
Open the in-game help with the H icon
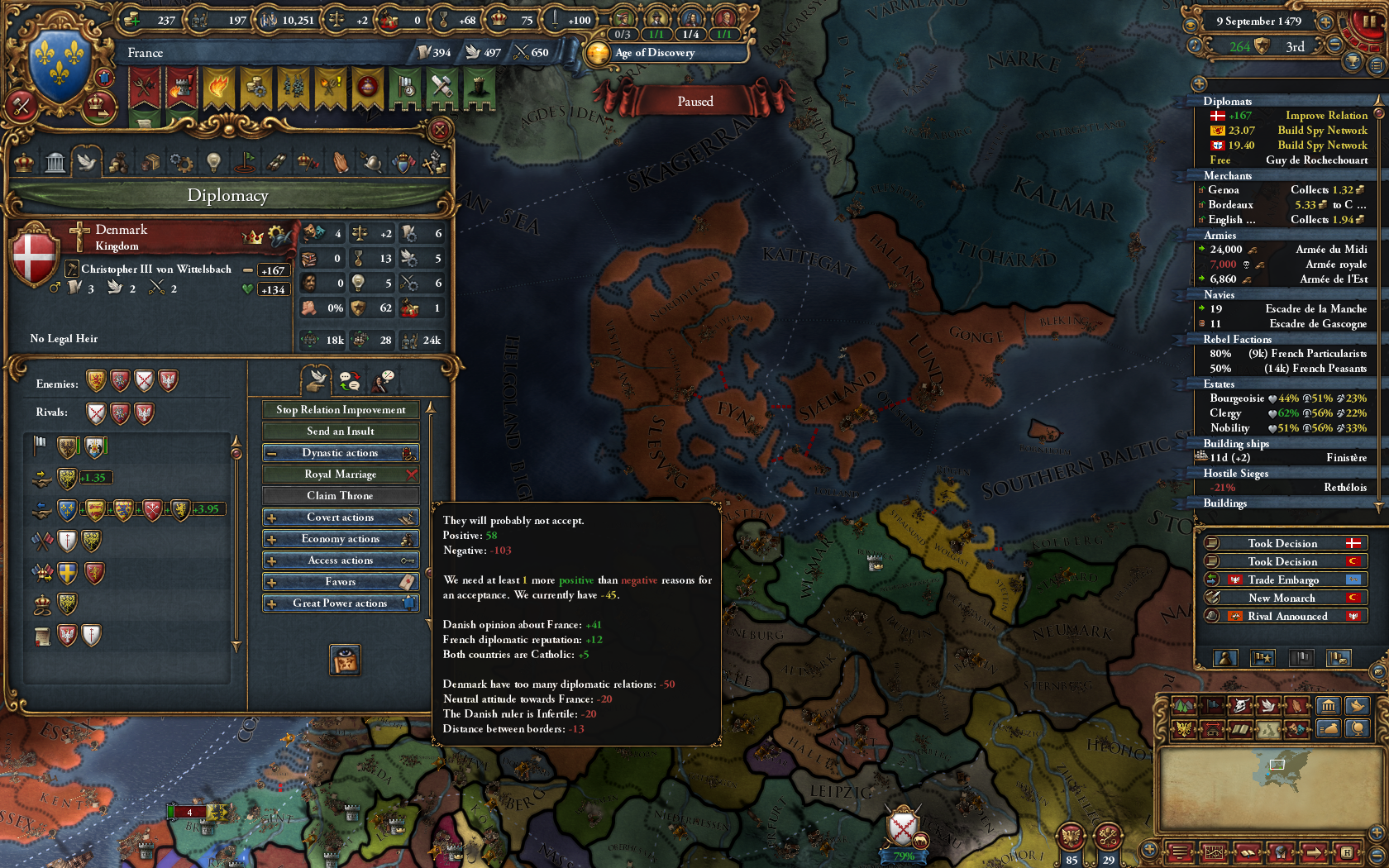pos(1347,852)
